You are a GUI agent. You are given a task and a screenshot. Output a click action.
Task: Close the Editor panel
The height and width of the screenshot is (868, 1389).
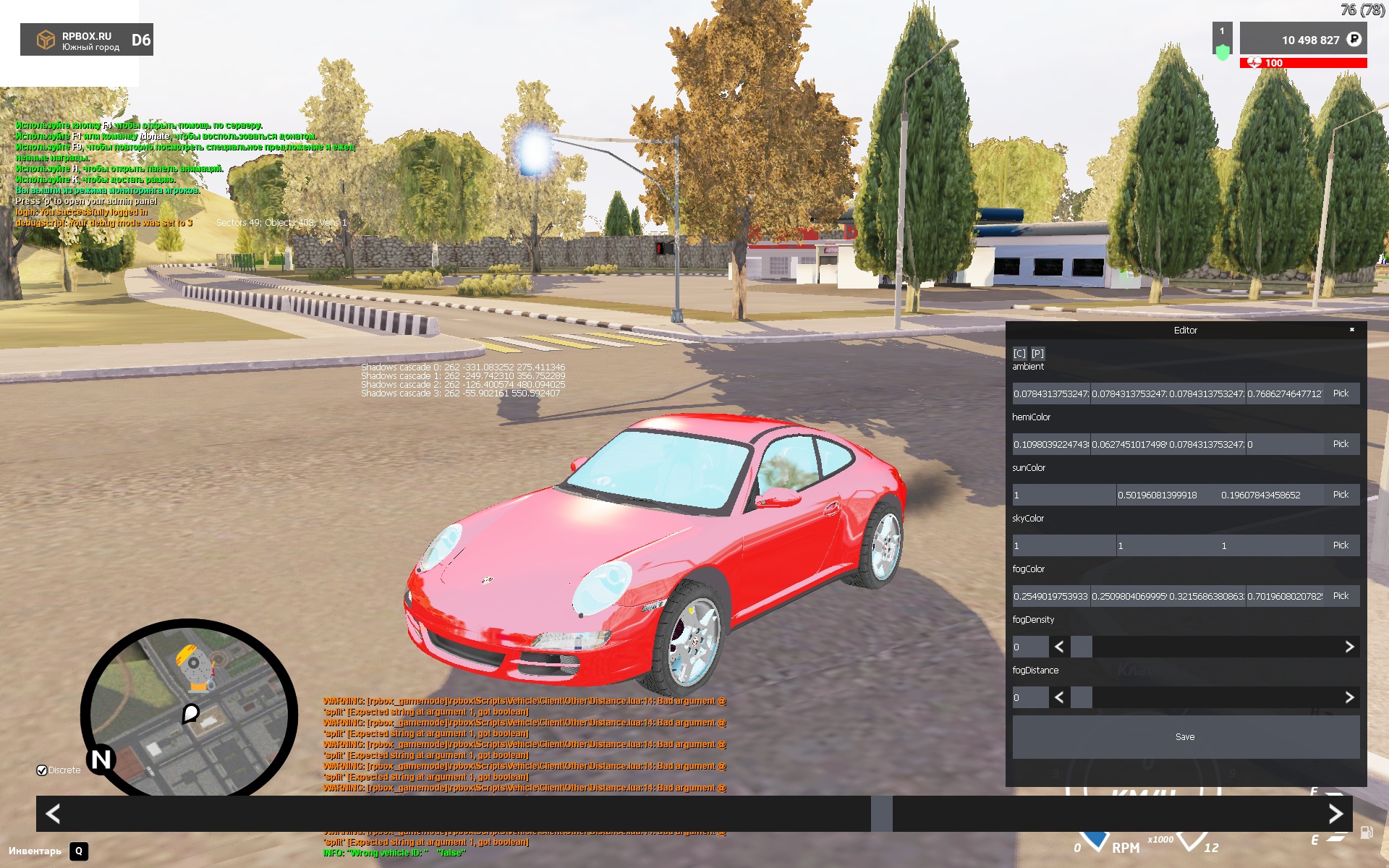(x=1351, y=330)
